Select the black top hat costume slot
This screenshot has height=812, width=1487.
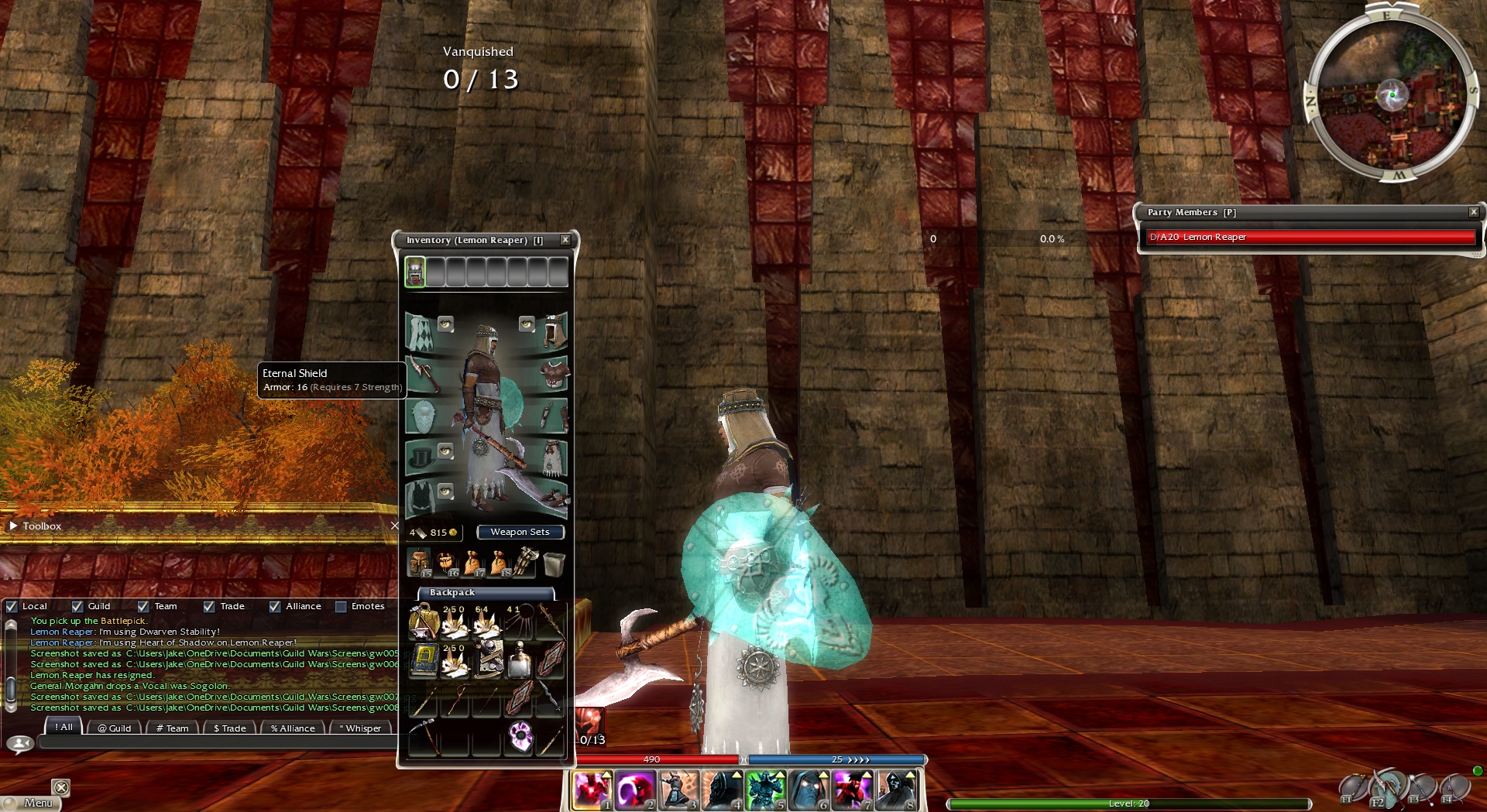tap(421, 458)
